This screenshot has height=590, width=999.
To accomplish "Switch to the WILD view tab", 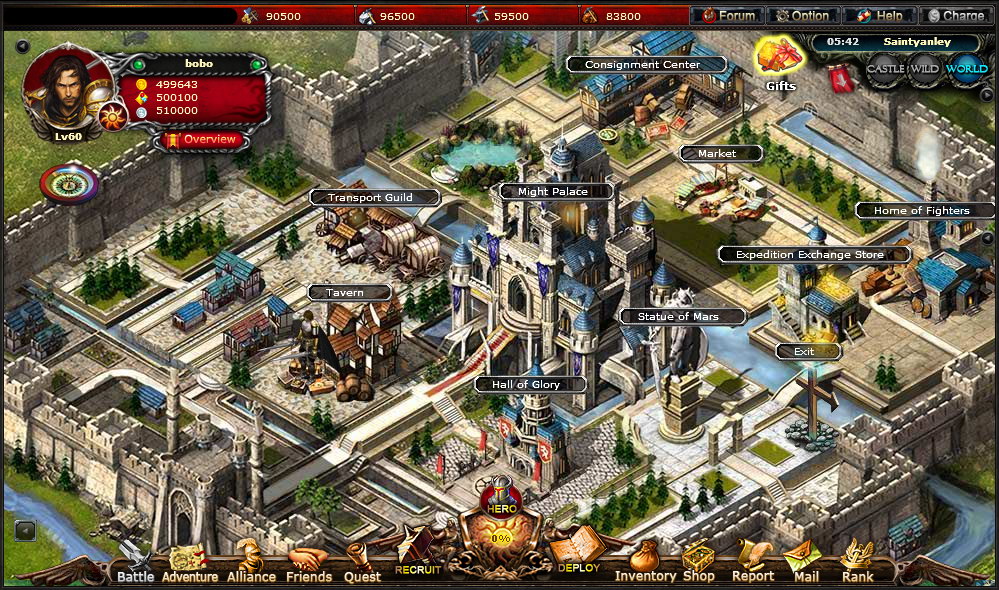I will 924,70.
